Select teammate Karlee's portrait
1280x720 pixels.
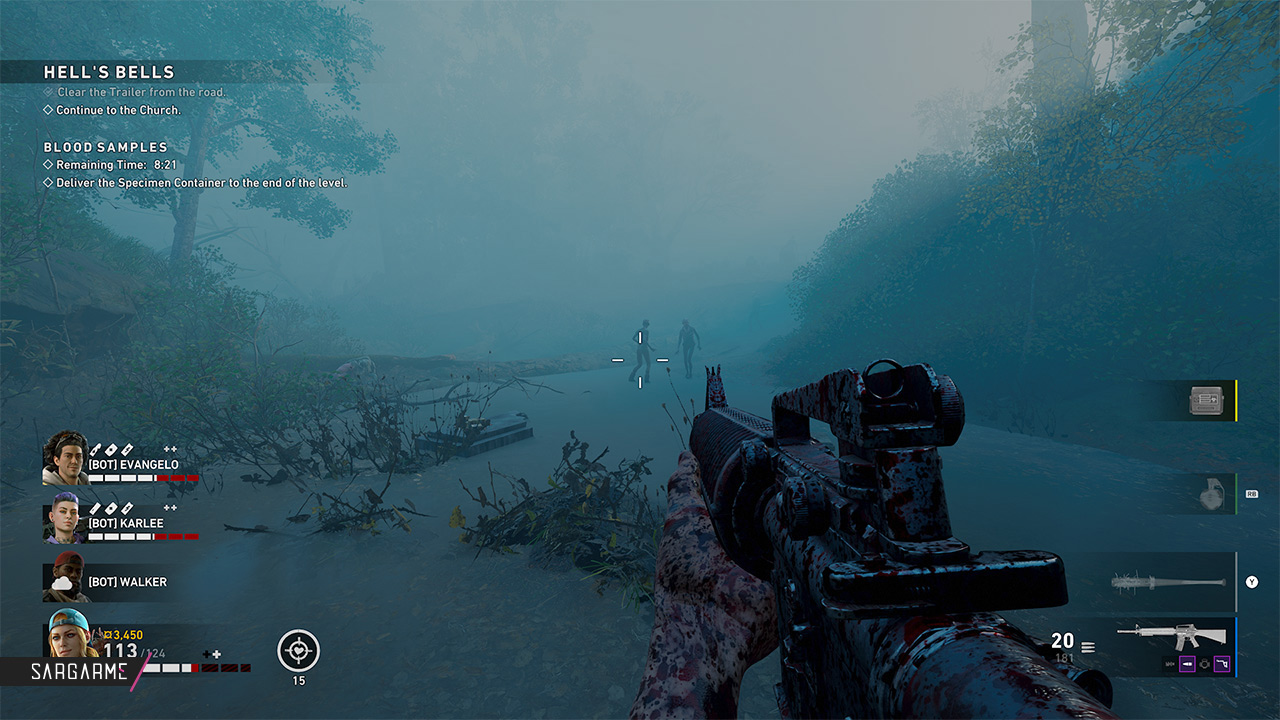(65, 522)
